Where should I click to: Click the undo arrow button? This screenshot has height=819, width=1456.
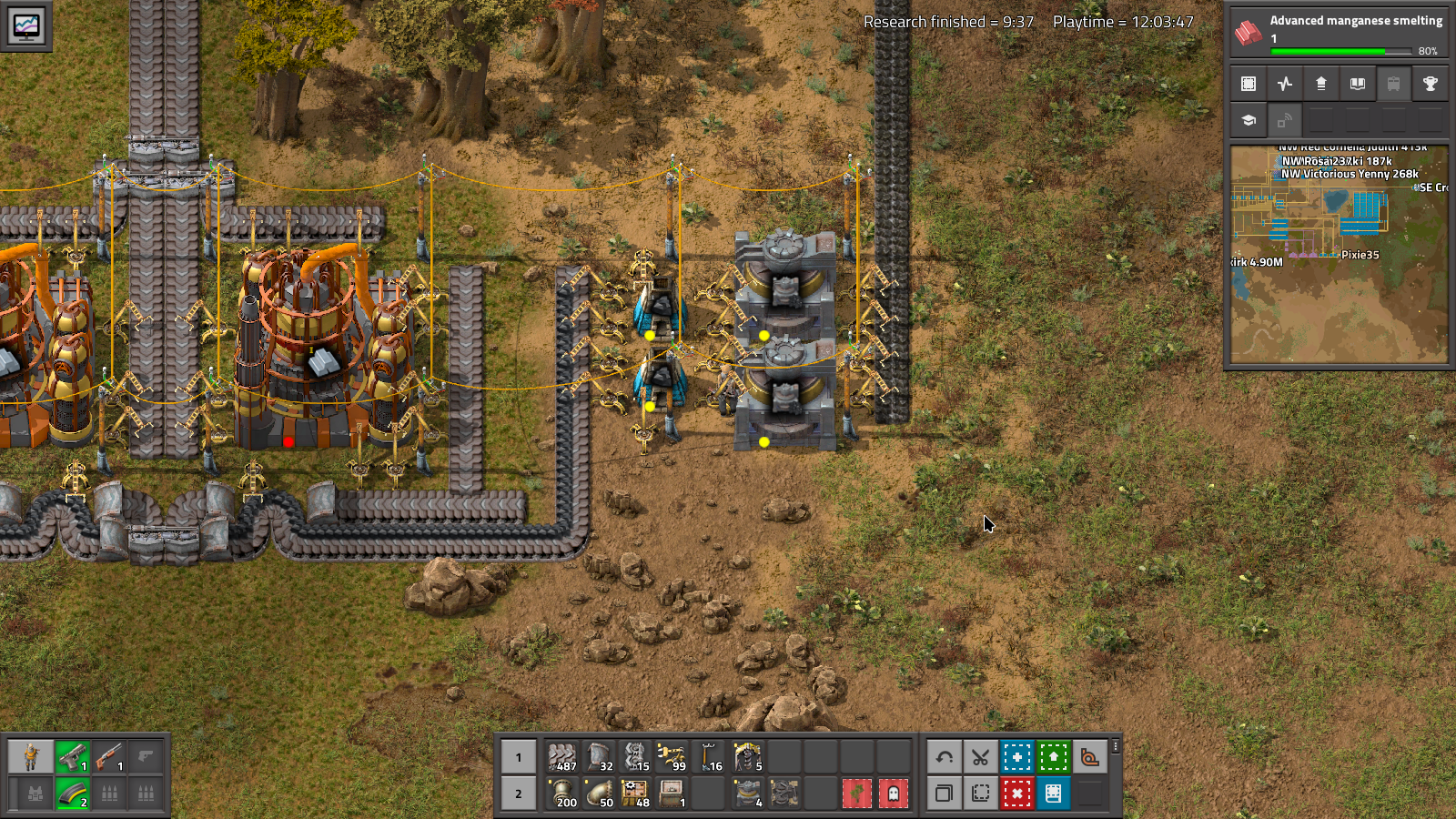945,757
